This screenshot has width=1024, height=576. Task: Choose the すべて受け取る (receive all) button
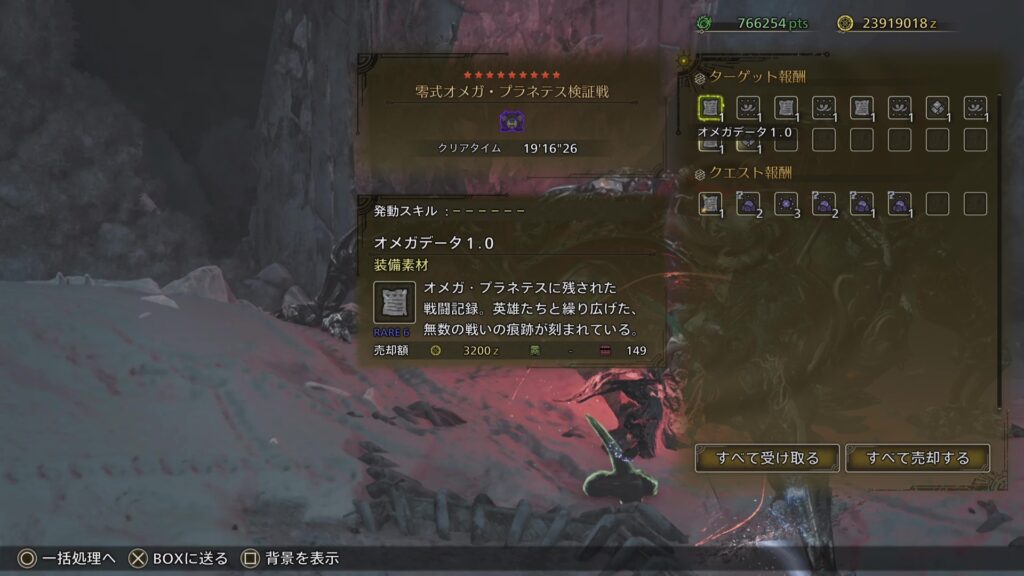click(767, 458)
